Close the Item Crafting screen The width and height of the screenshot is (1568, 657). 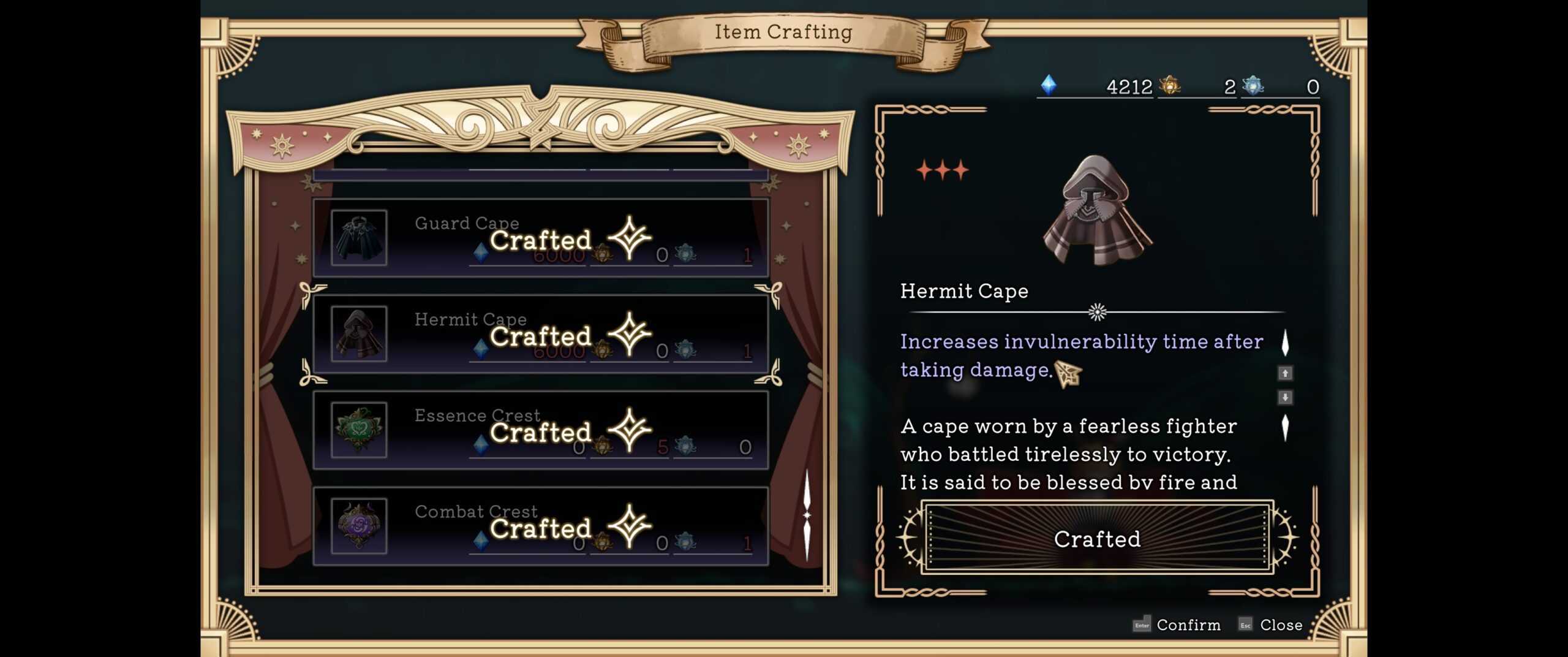point(1270,625)
